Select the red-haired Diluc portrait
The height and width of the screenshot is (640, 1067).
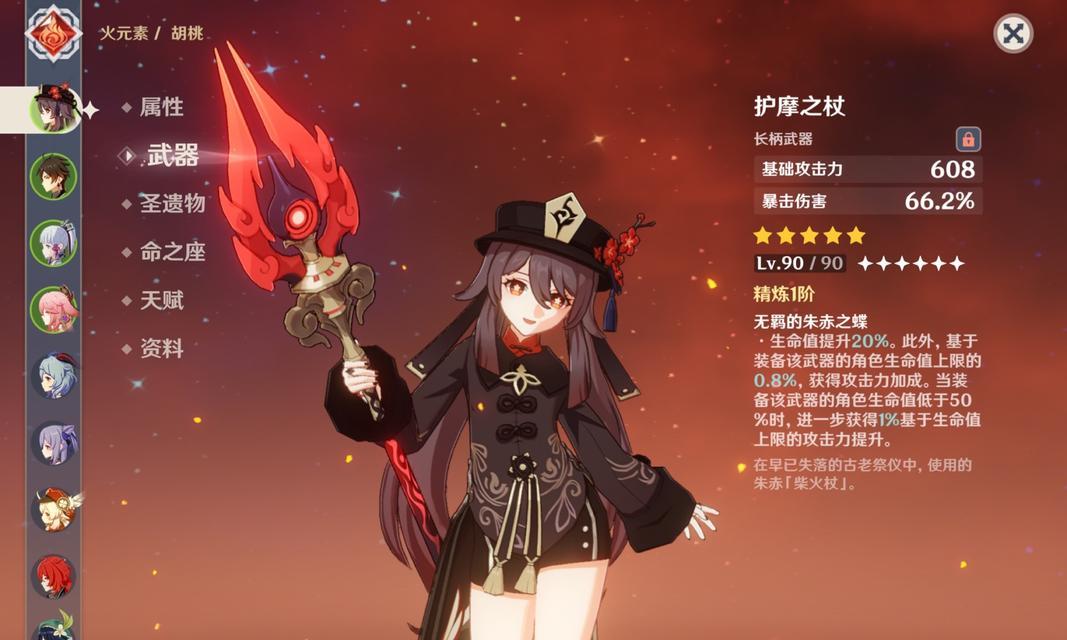(x=53, y=575)
